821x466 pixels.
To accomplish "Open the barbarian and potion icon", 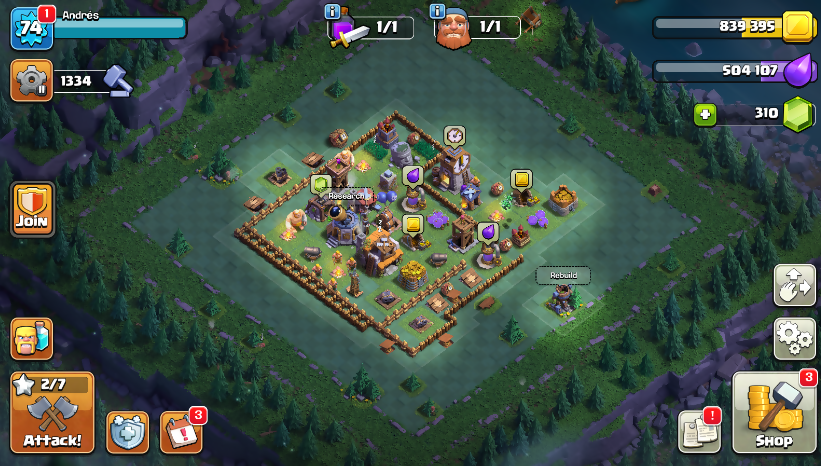I will (32, 339).
